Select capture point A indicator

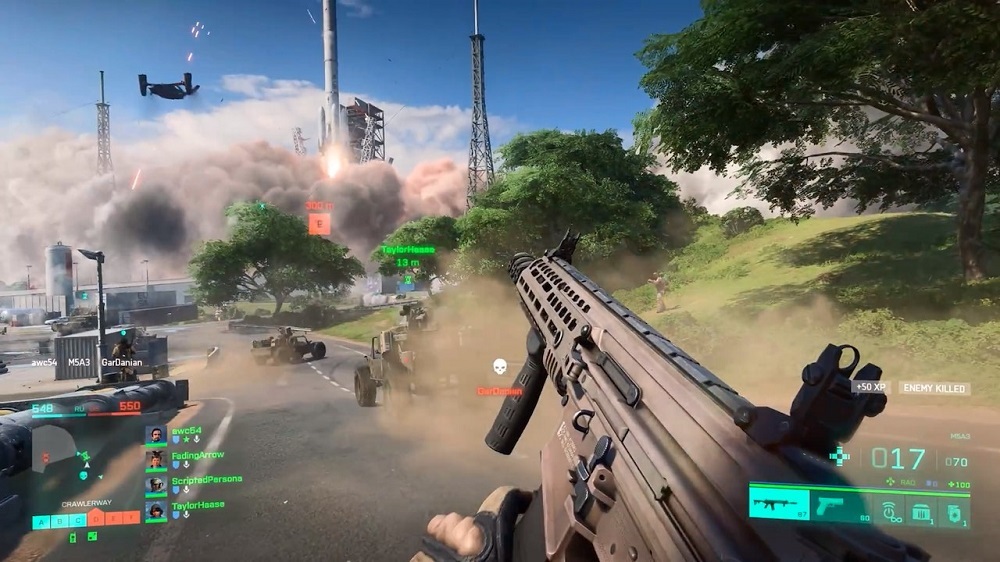click(41, 520)
